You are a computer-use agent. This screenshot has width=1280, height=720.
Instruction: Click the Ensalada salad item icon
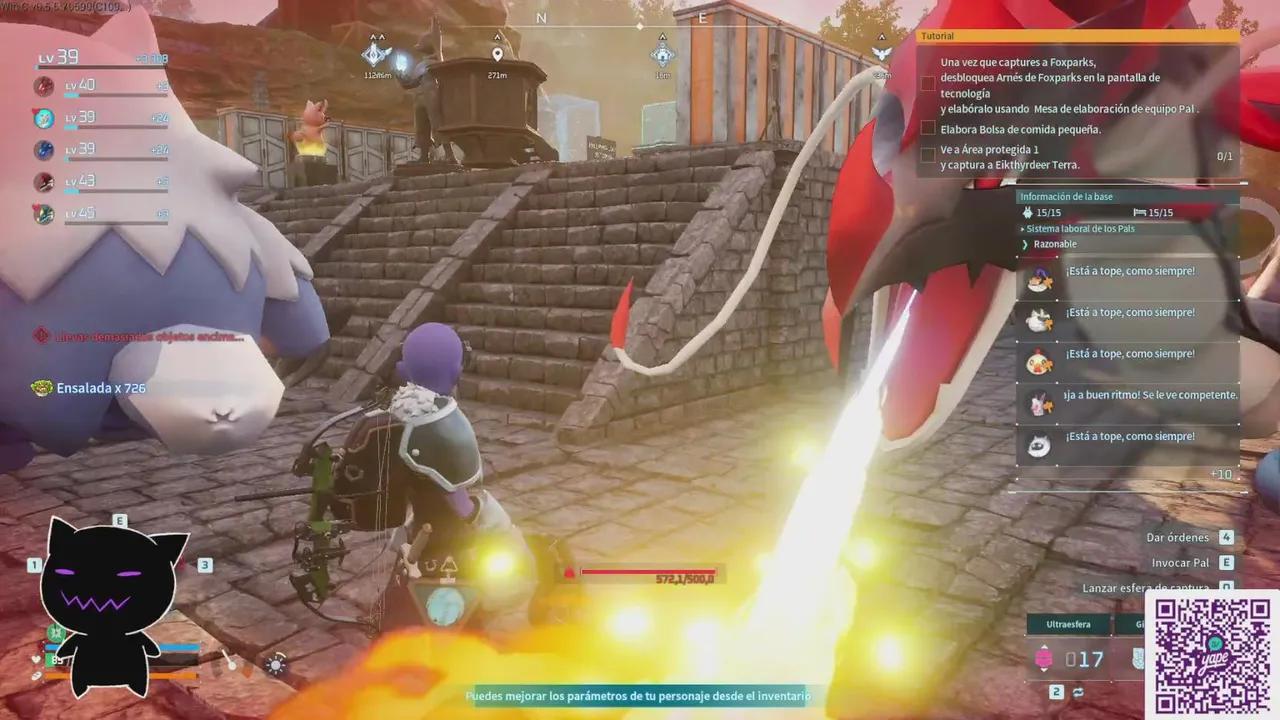coord(41,387)
